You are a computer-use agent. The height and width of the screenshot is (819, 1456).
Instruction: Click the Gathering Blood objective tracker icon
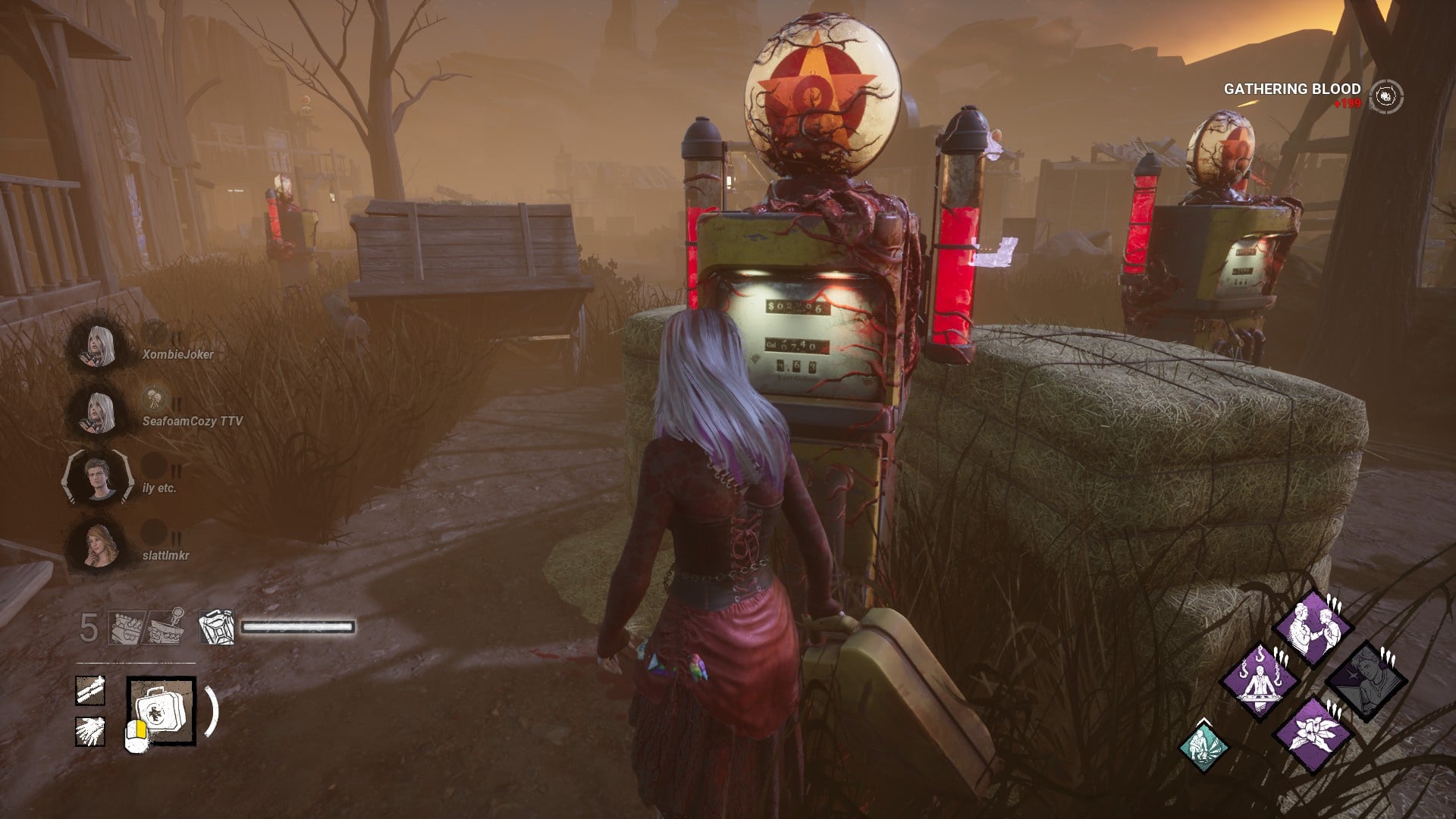coord(1387,96)
